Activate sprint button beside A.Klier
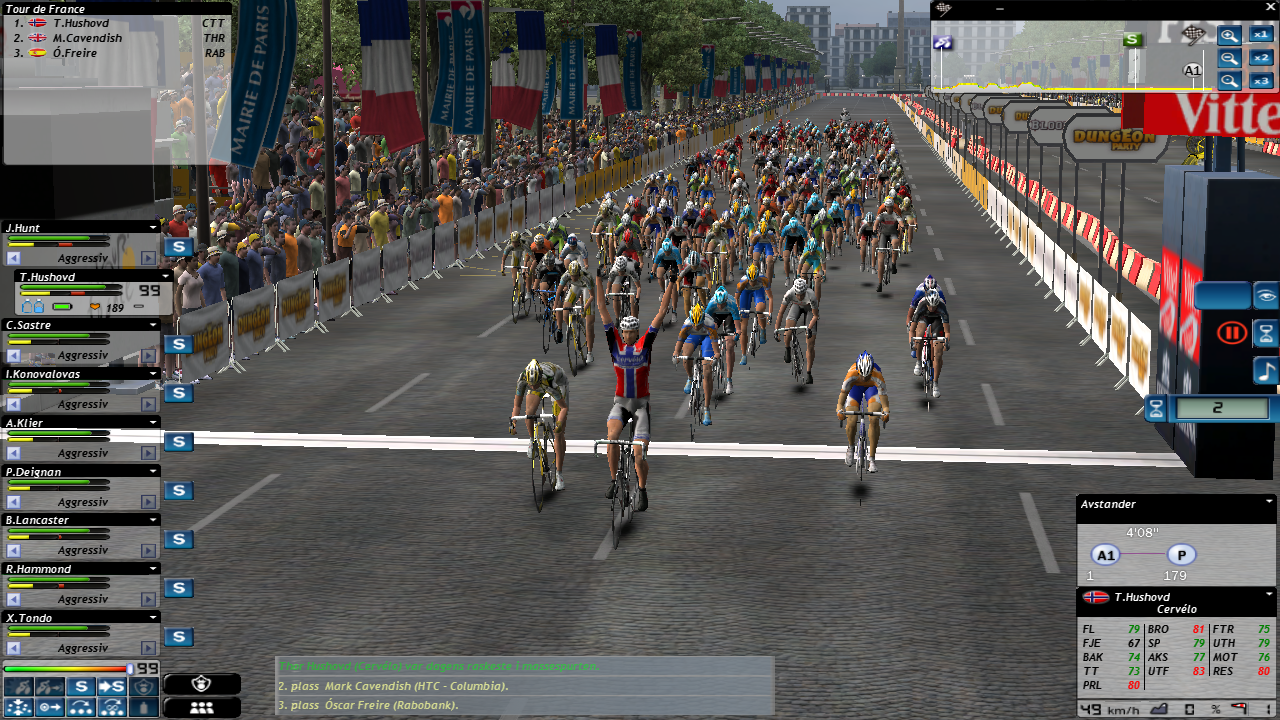This screenshot has height=720, width=1280. tap(178, 442)
